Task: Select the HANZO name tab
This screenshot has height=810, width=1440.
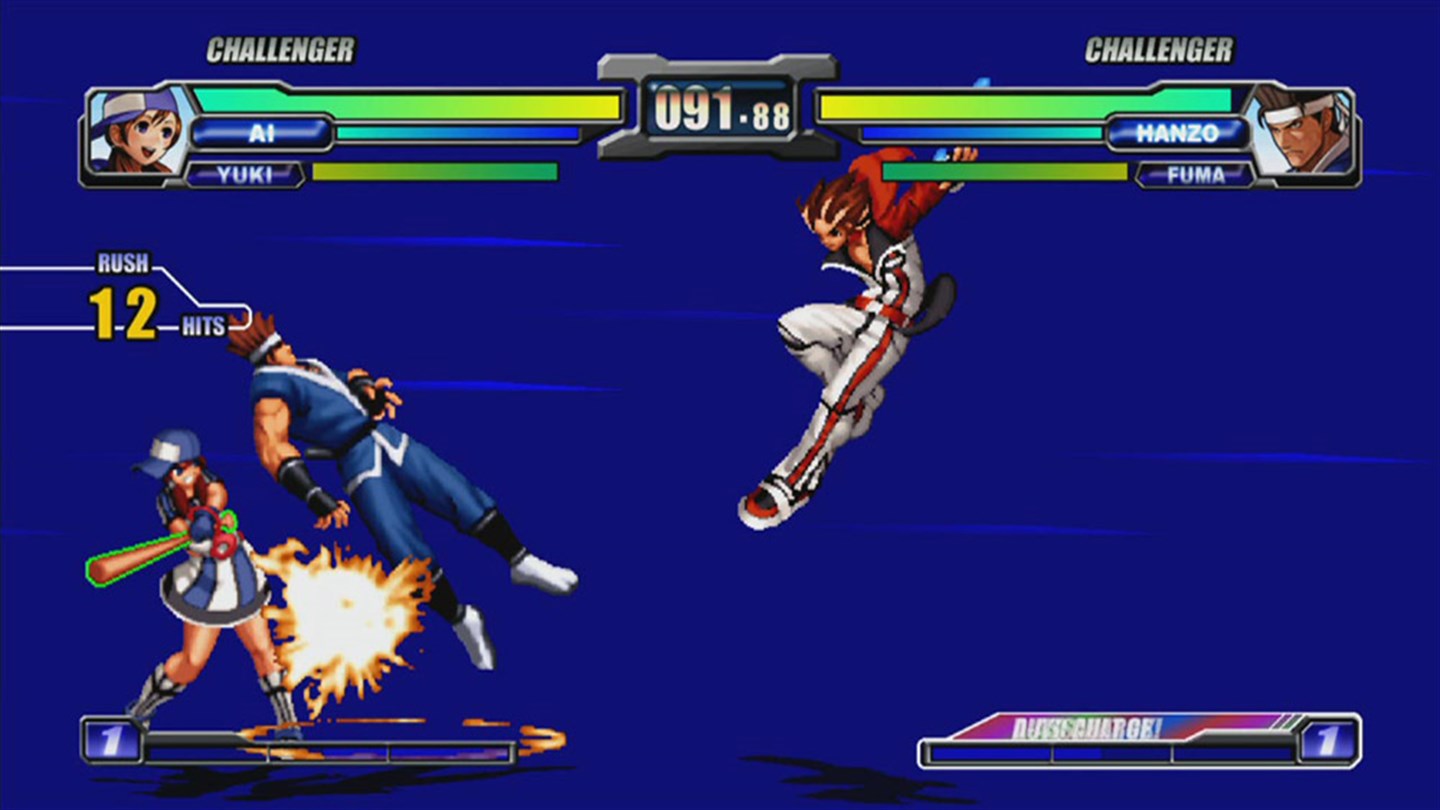Action: point(1180,131)
